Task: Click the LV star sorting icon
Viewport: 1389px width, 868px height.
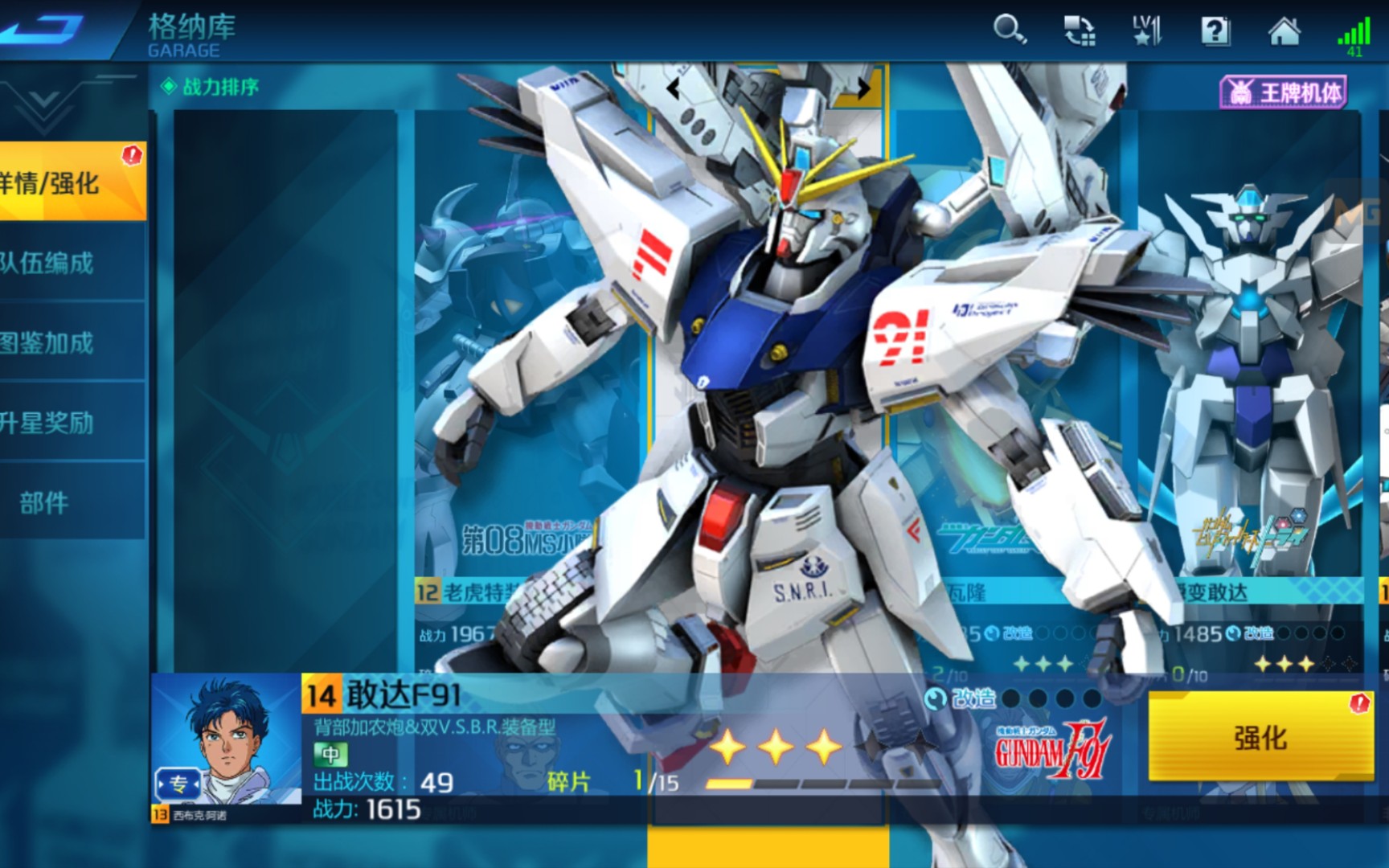Action: [x=1146, y=31]
